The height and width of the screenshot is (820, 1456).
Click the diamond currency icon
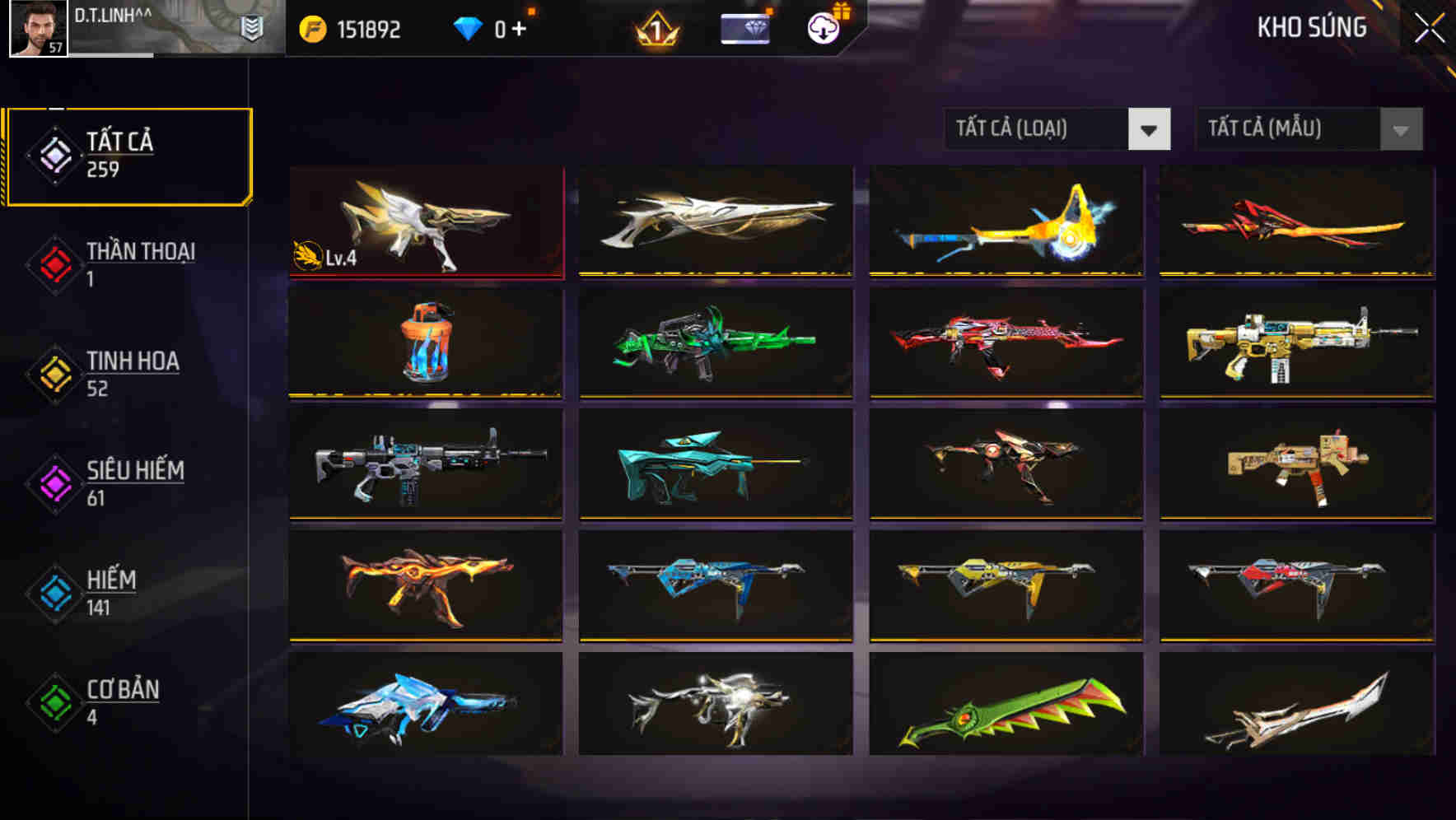[468, 27]
